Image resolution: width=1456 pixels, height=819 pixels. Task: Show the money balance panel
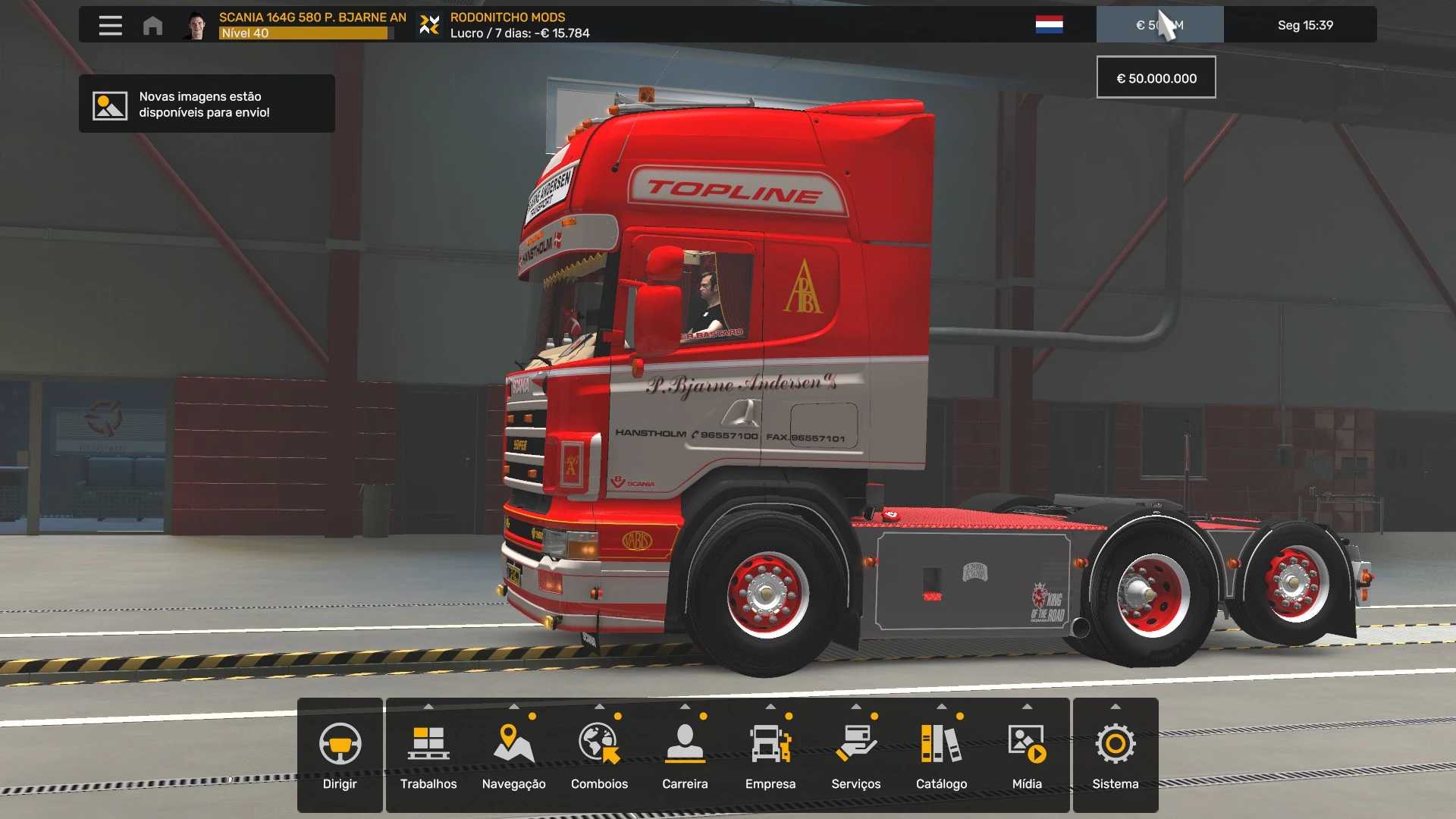[1159, 25]
